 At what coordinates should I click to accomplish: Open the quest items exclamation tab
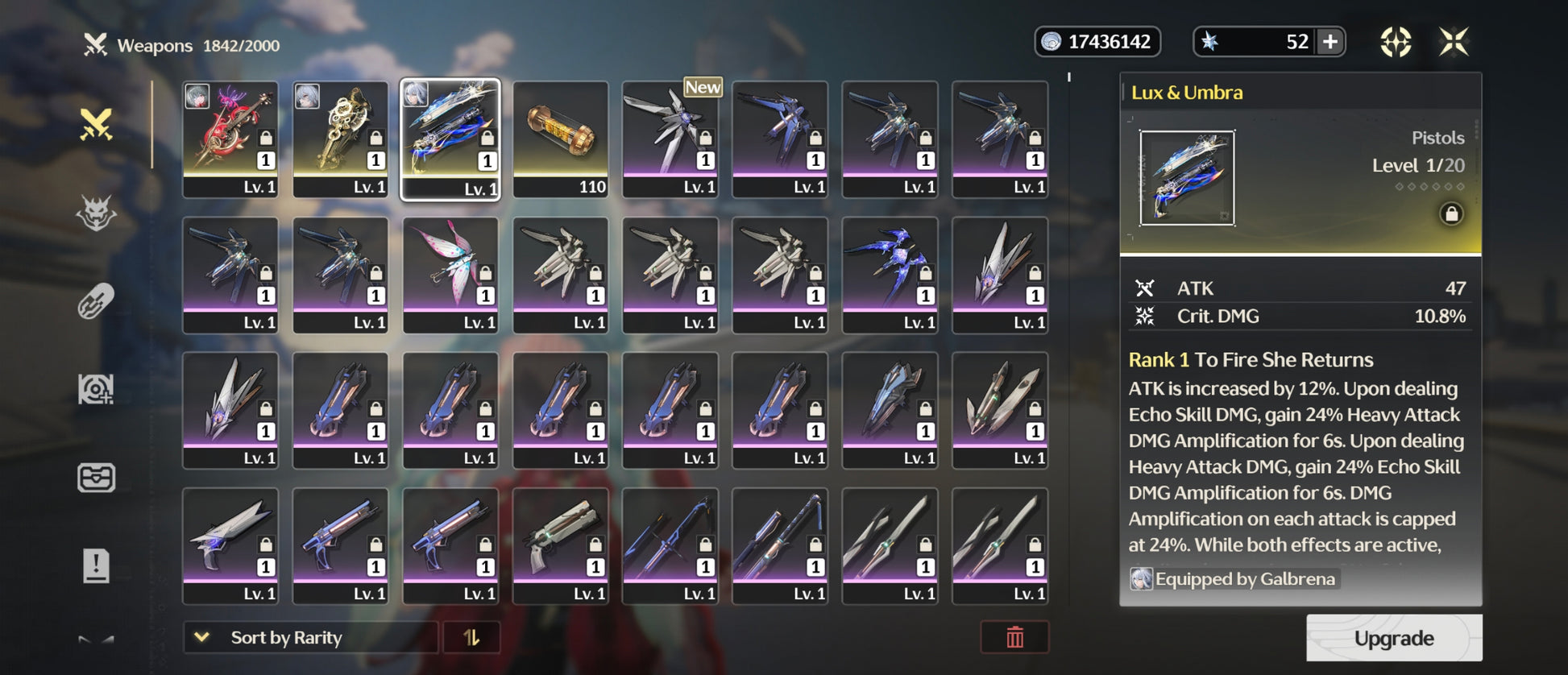96,565
